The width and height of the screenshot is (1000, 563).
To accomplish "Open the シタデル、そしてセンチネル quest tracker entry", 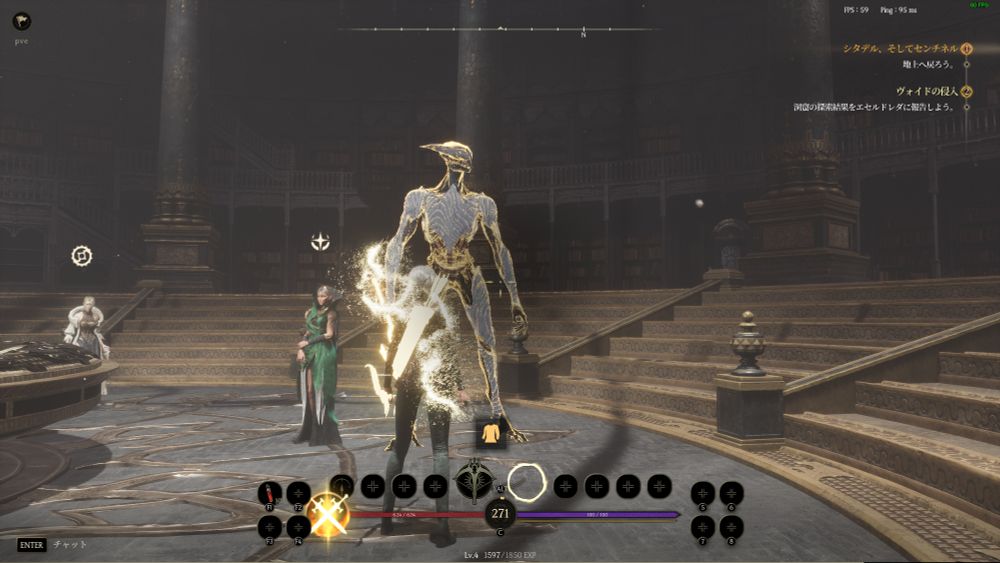I will 900,48.
